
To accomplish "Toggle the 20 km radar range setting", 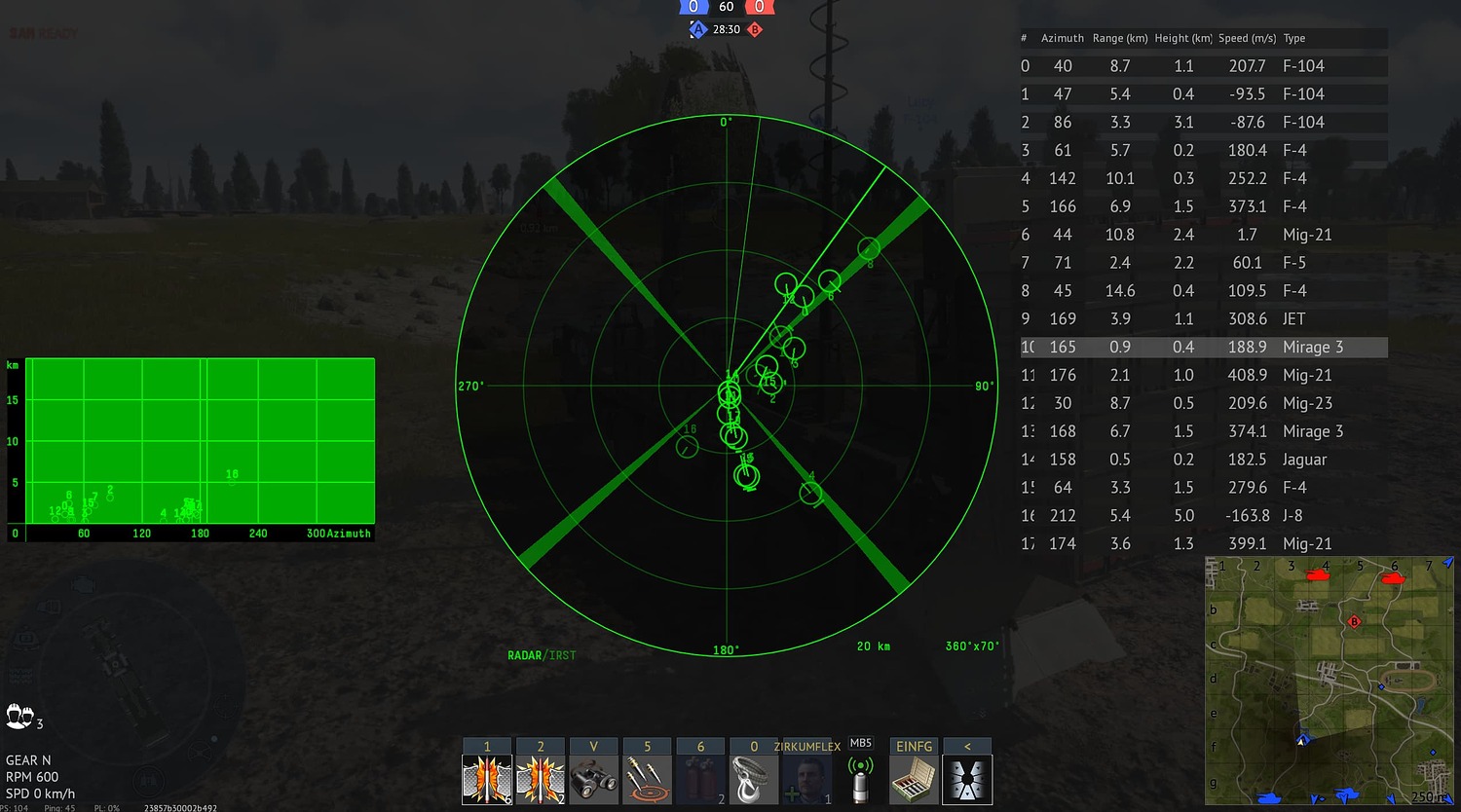I will pos(872,646).
